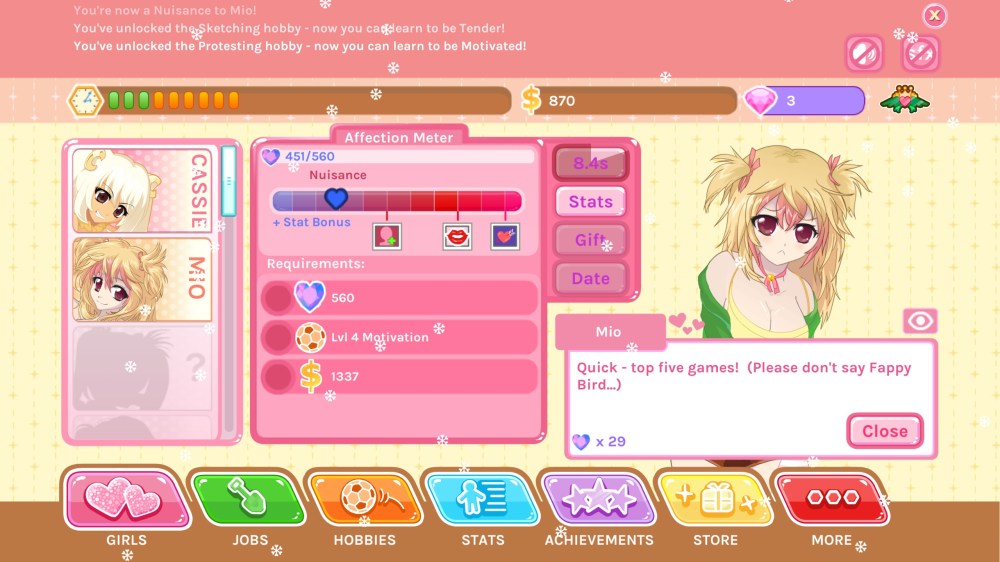Take Mio on a Date
Image resolution: width=1000 pixels, height=562 pixels.
(590, 279)
